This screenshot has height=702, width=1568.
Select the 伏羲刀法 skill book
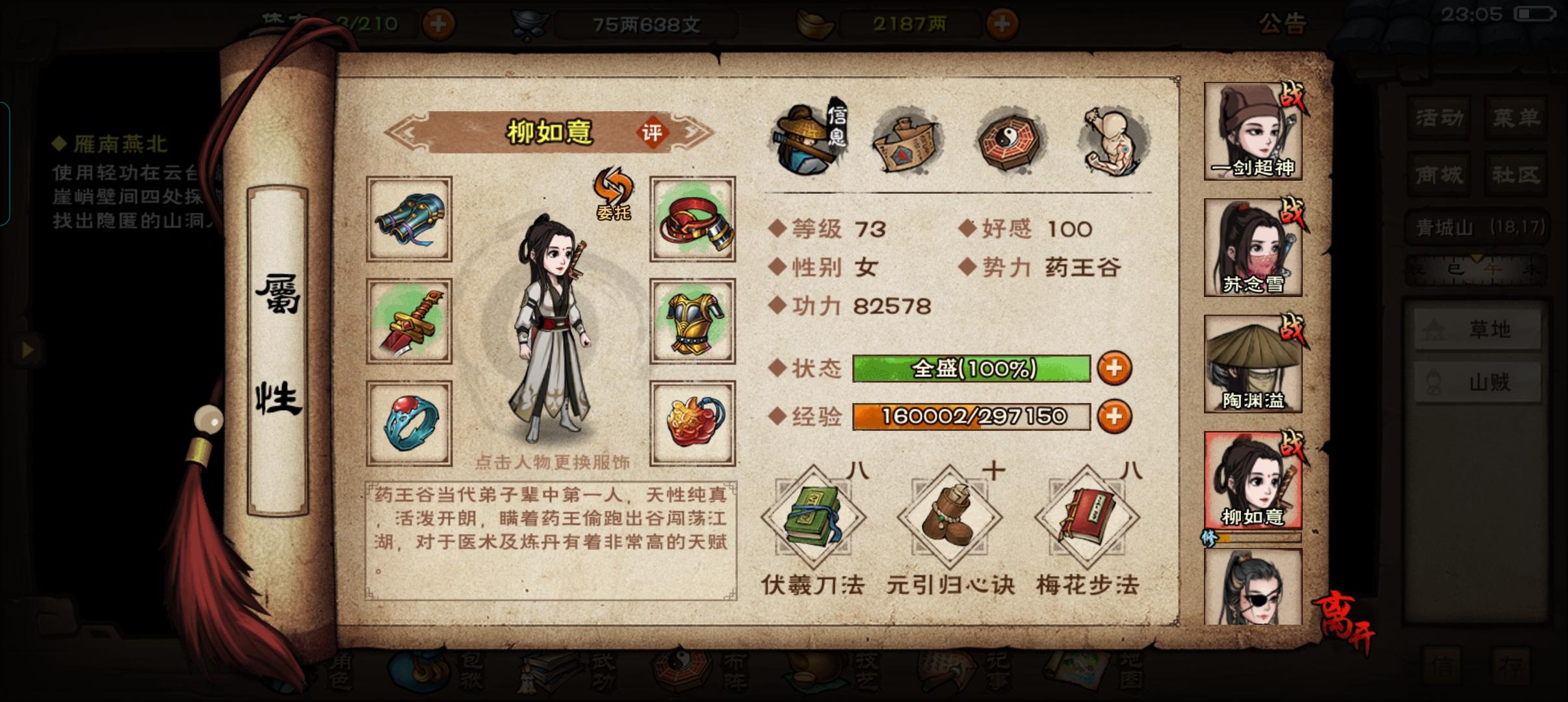click(x=813, y=517)
